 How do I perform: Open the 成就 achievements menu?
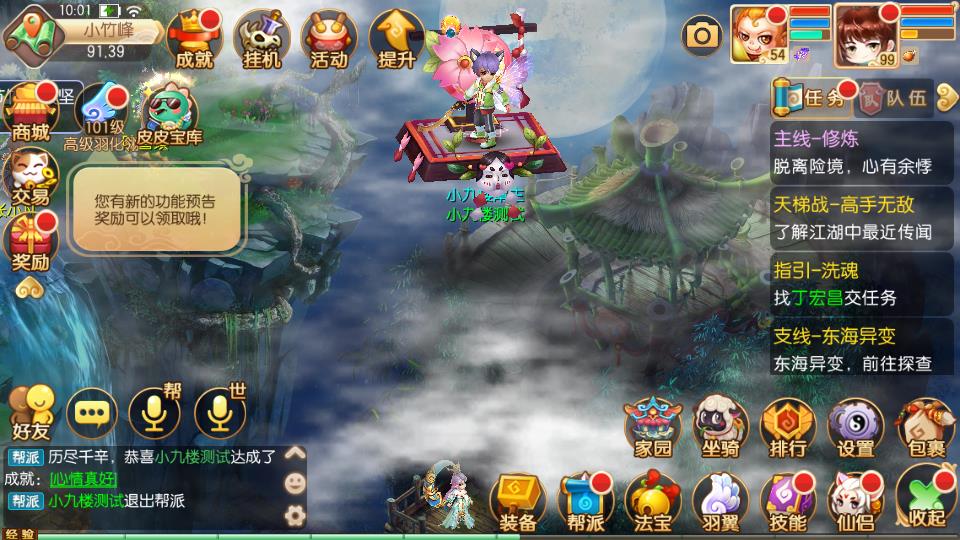coord(194,40)
